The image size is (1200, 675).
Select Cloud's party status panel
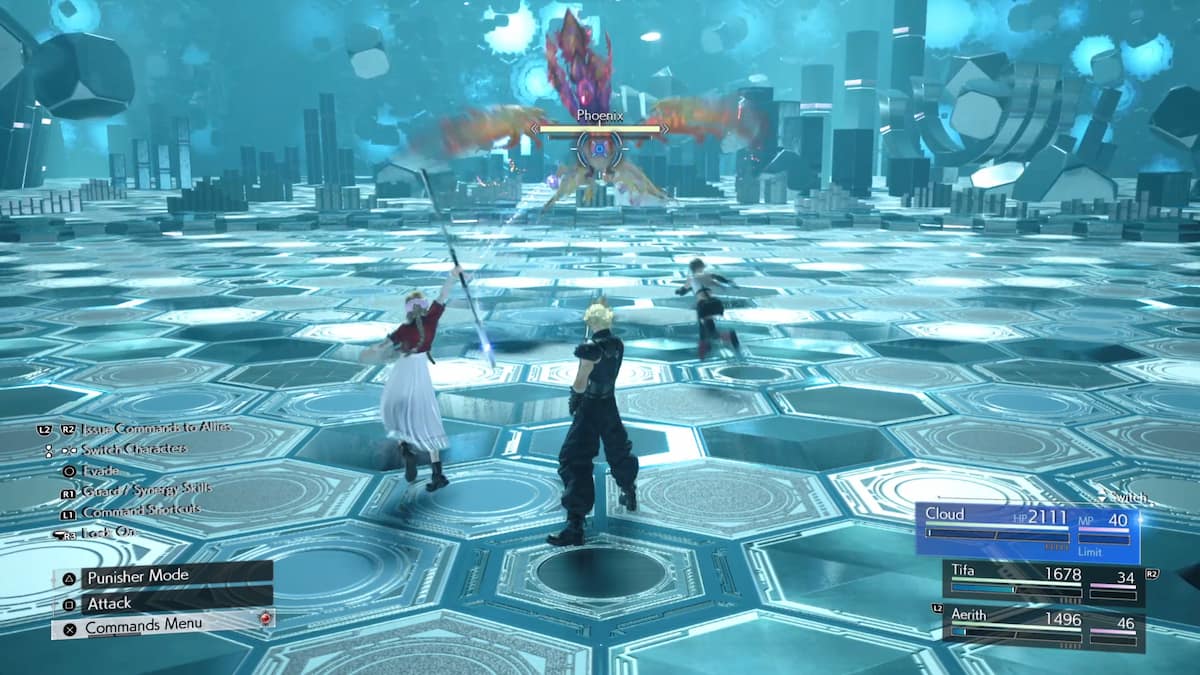(x=1027, y=527)
